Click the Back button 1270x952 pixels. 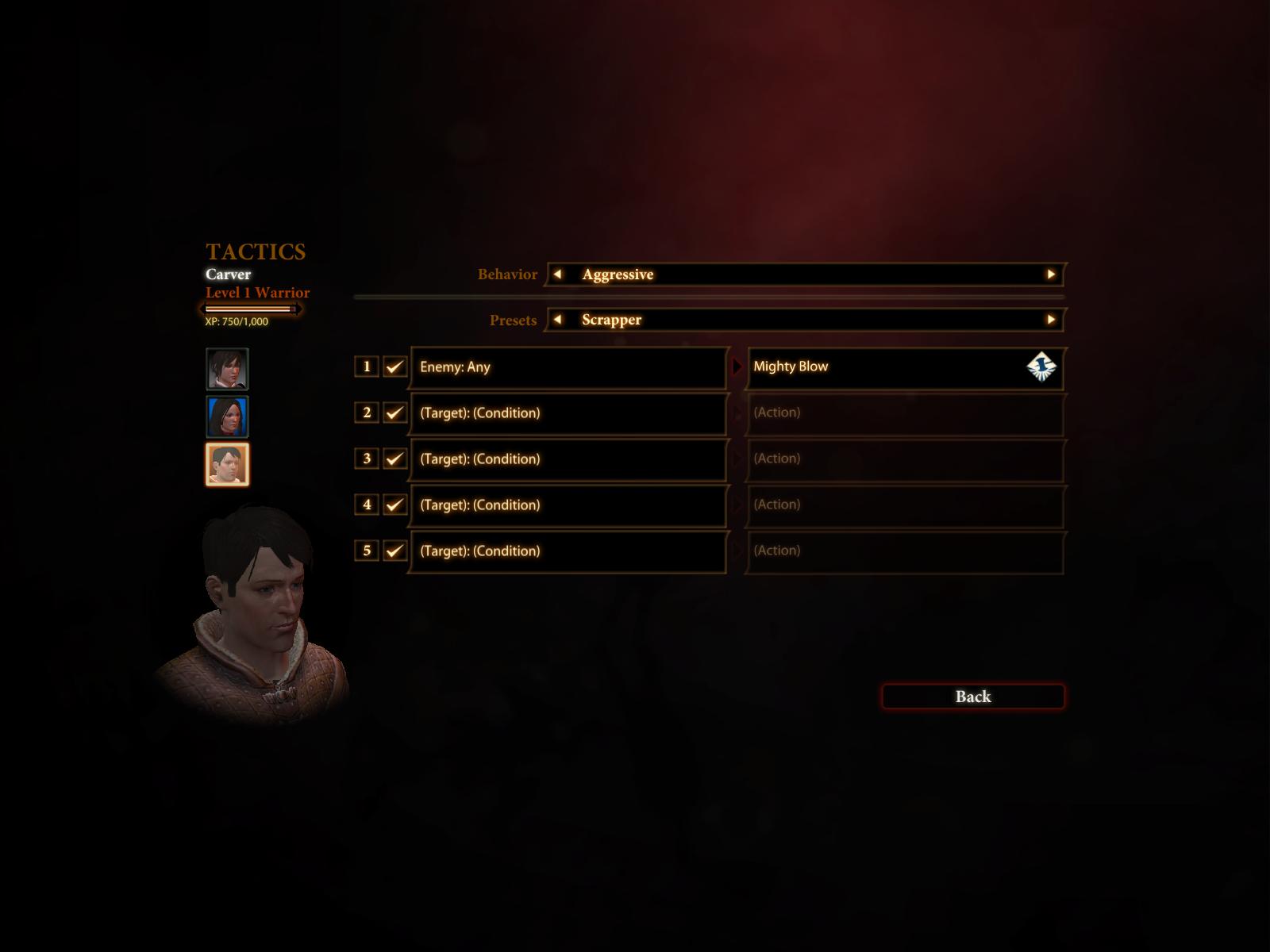coord(972,697)
